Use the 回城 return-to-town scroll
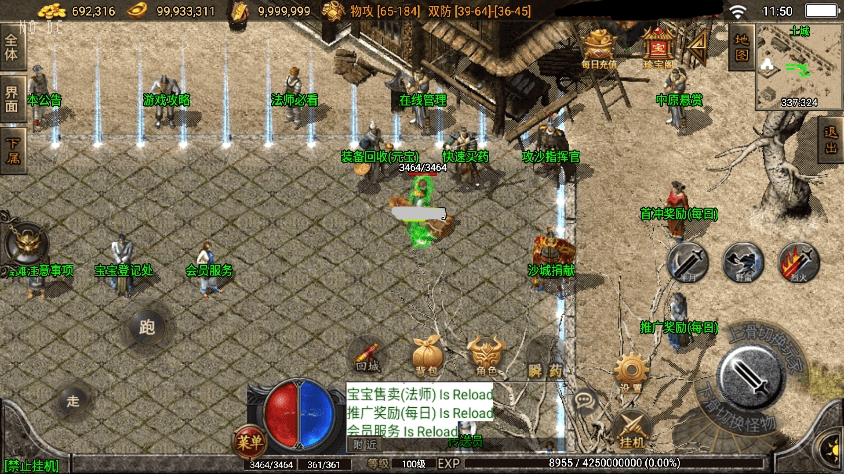Image resolution: width=844 pixels, height=474 pixels. (367, 357)
